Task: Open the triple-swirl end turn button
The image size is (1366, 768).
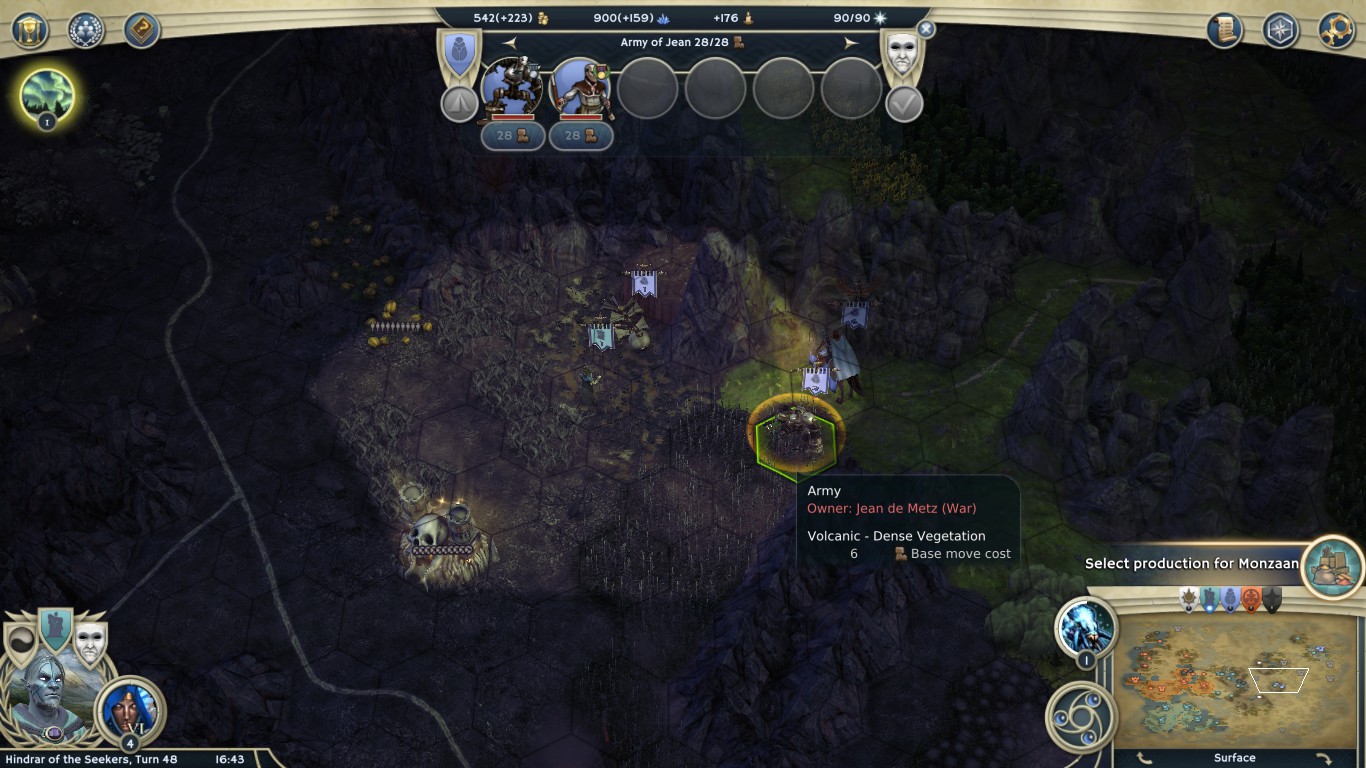Action: coord(1081,715)
